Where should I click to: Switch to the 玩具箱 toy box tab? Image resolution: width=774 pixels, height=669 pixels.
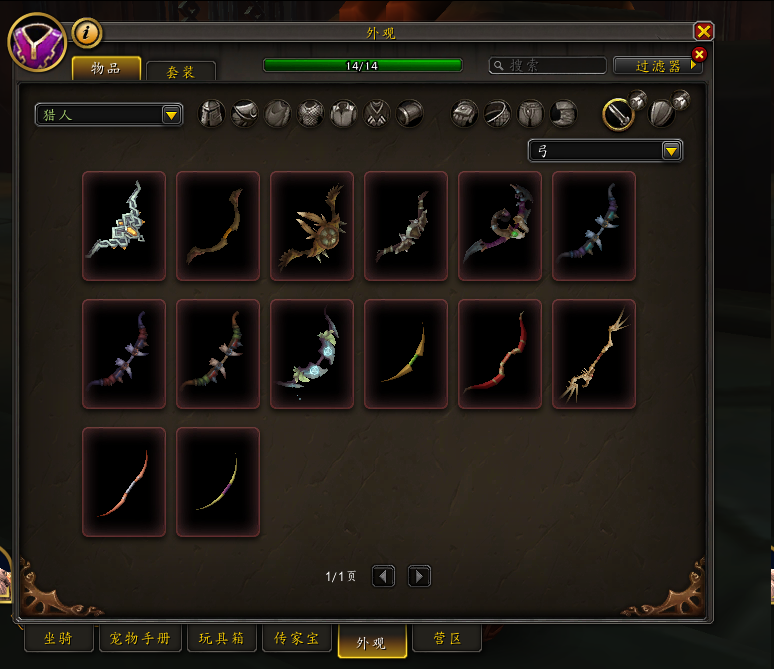(x=221, y=638)
